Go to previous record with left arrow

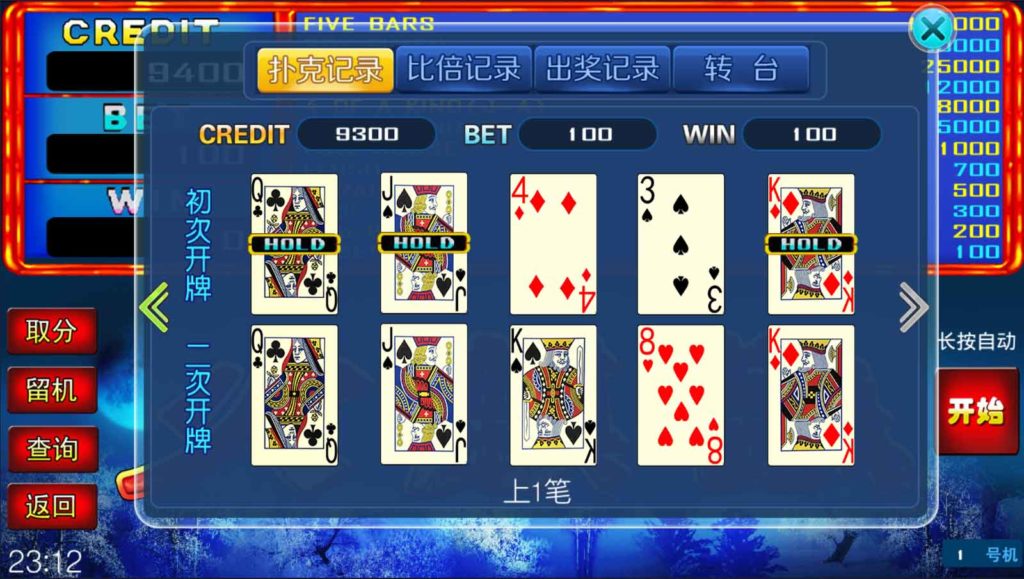(154, 307)
